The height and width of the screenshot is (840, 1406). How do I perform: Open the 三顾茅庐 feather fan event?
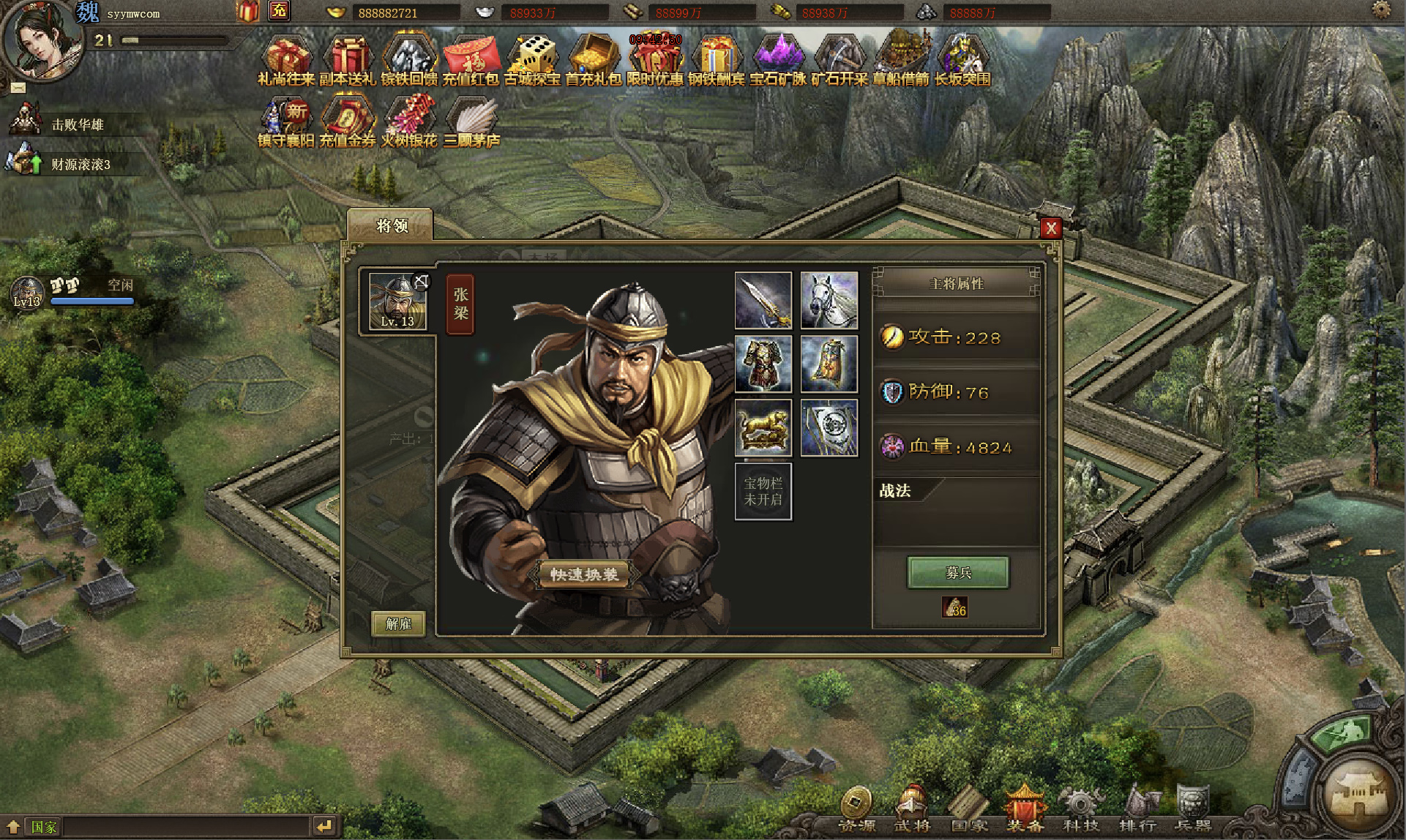(471, 122)
